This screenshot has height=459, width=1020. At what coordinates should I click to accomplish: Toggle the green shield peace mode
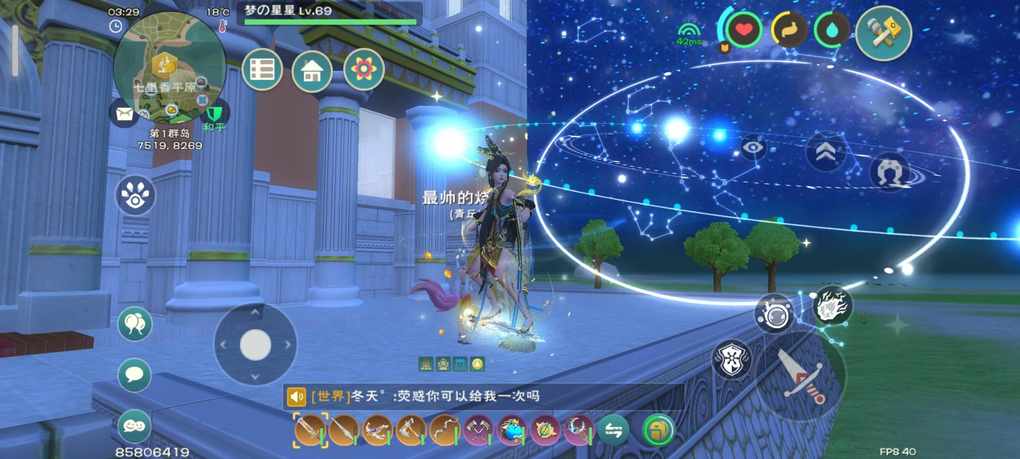tap(214, 112)
